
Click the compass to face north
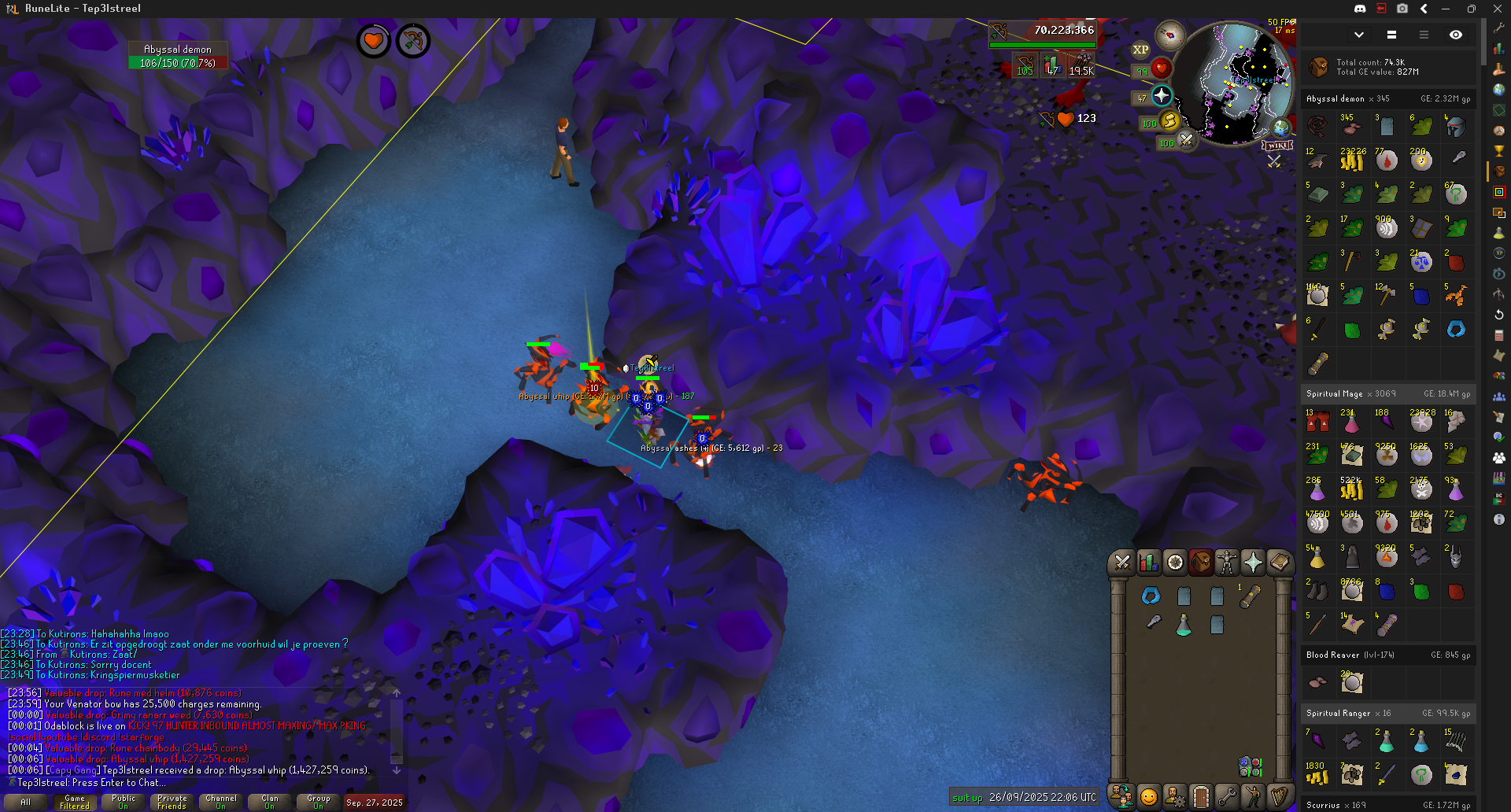1170,35
